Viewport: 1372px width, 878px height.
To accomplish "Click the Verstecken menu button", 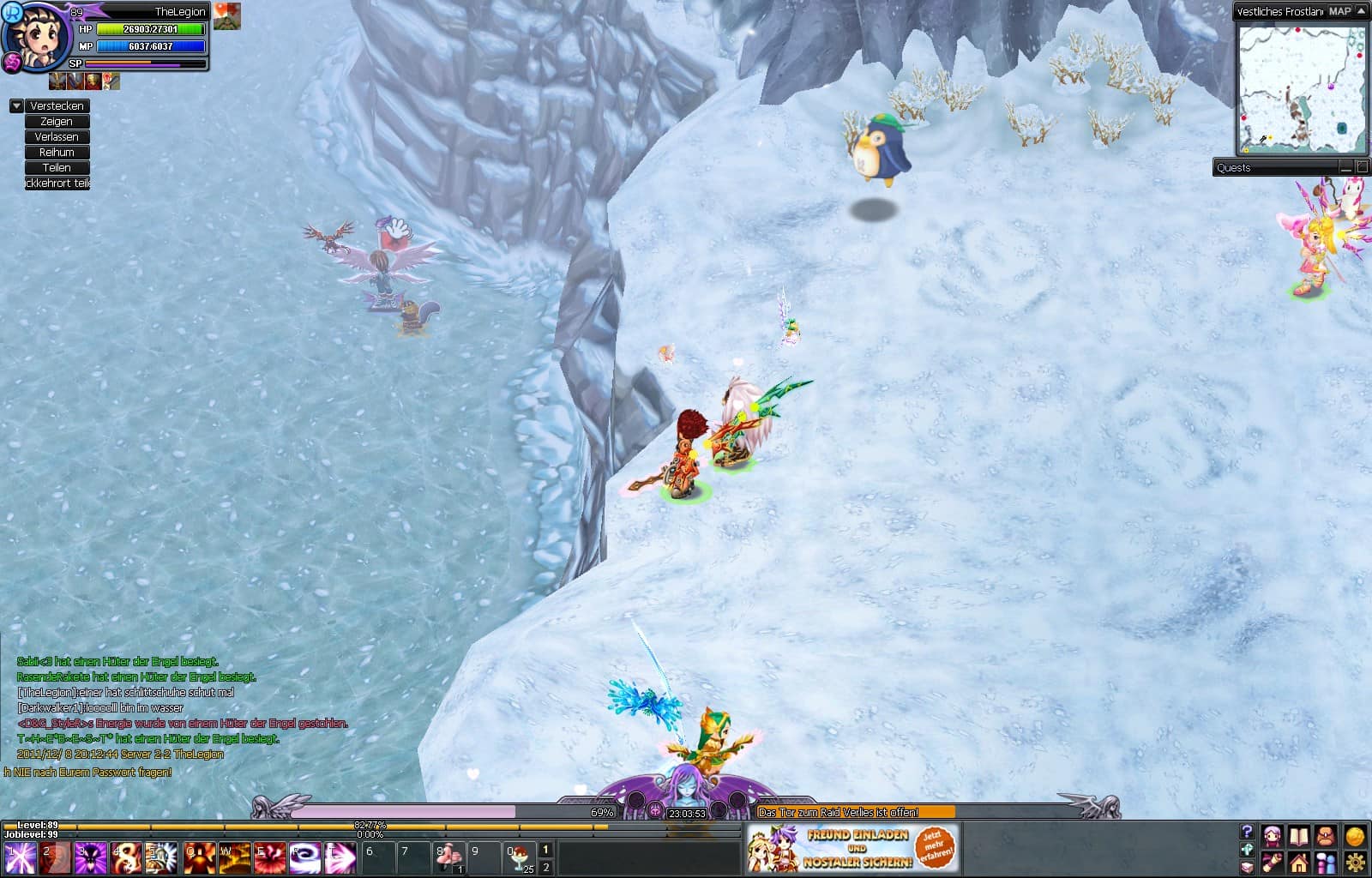I will coord(57,106).
